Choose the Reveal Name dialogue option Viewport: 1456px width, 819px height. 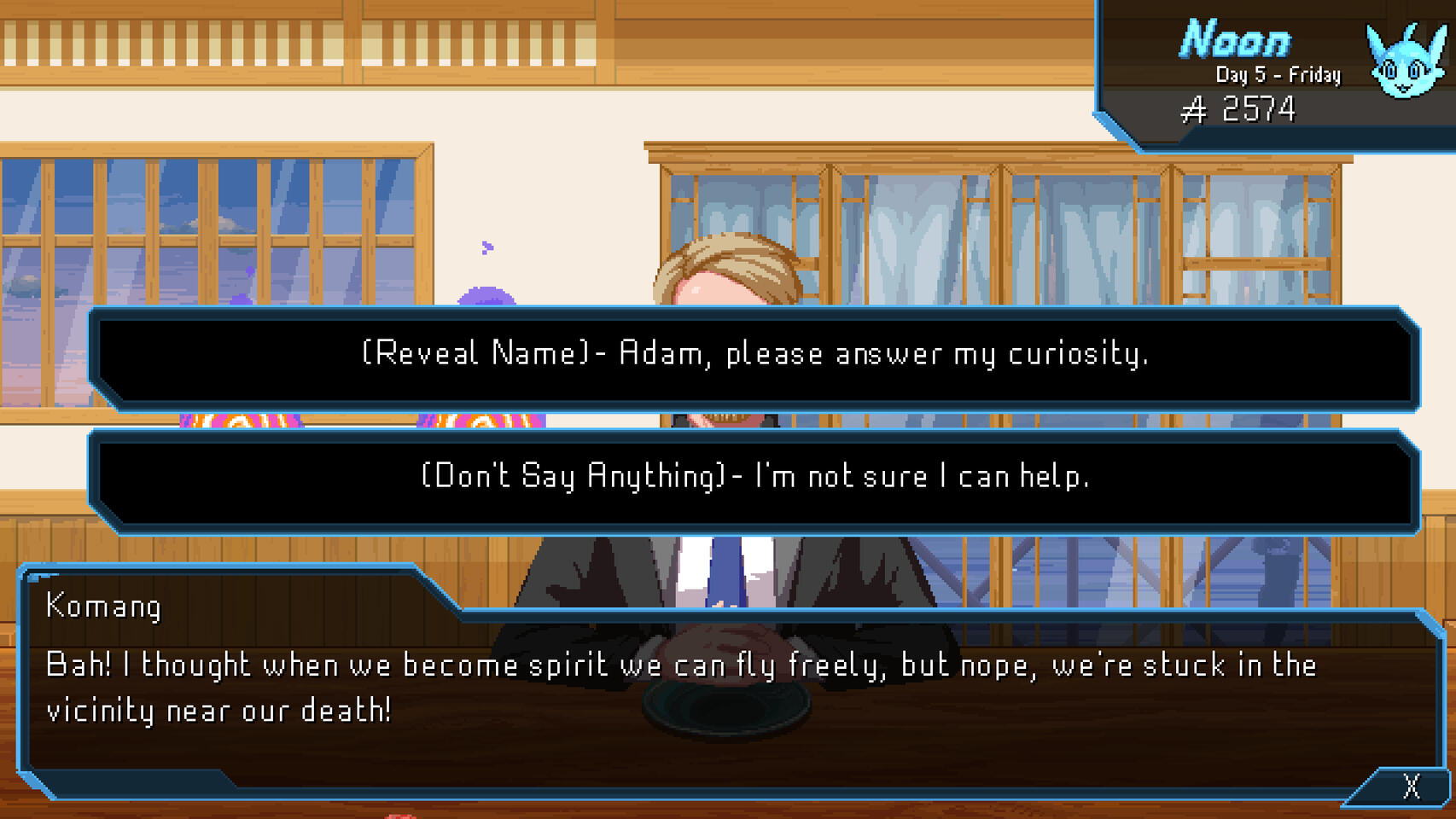point(754,354)
